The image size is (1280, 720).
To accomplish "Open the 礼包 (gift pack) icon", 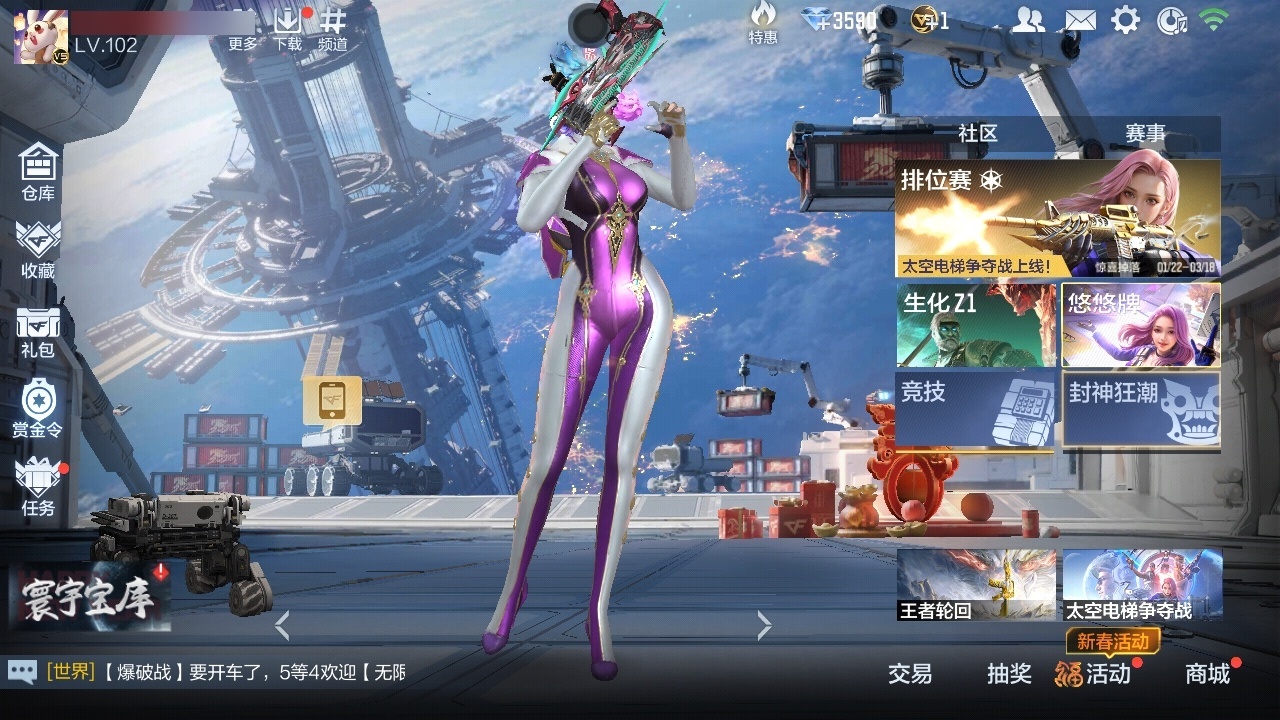I will [x=36, y=330].
